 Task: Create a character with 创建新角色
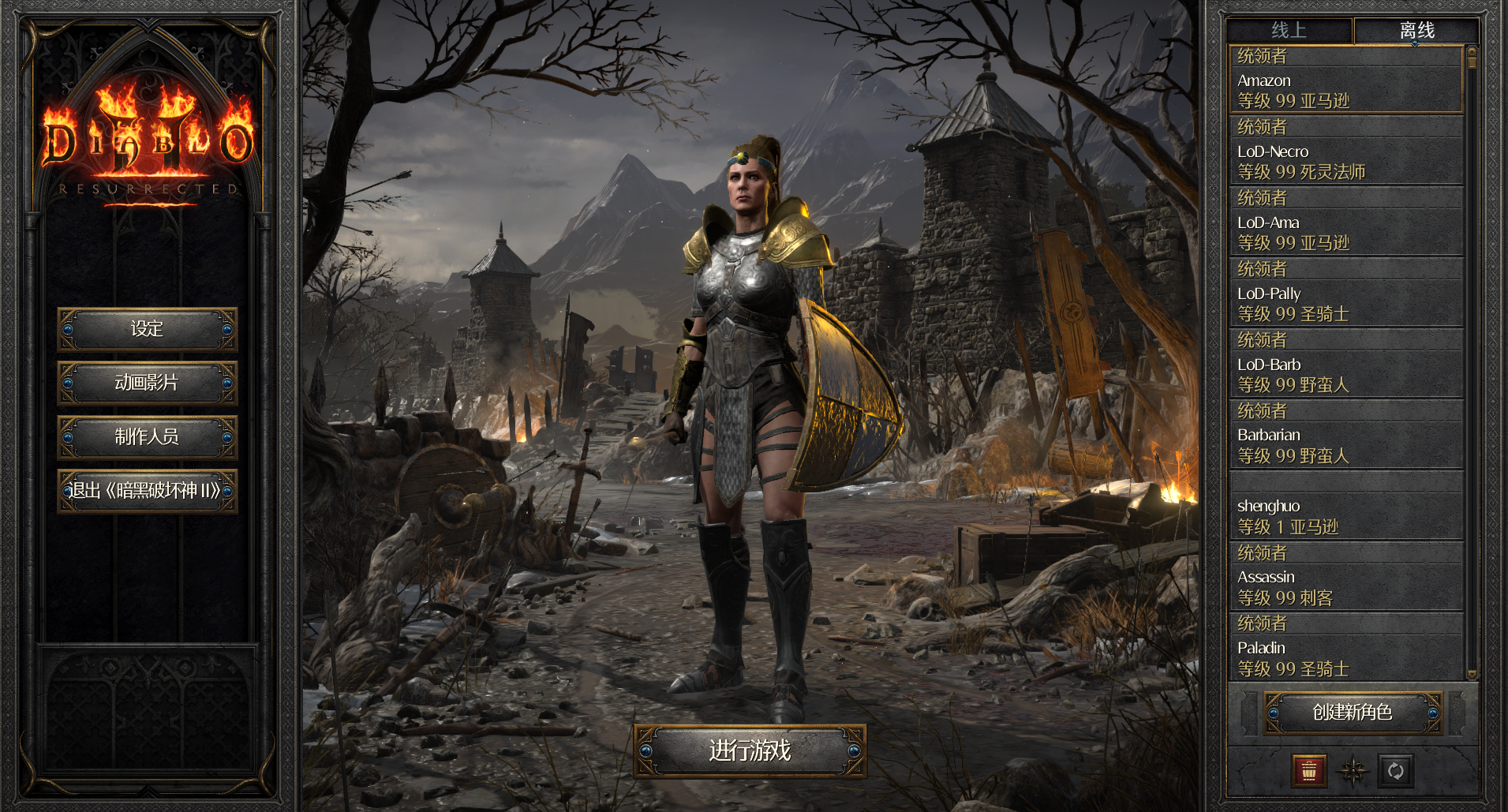coord(1352,713)
